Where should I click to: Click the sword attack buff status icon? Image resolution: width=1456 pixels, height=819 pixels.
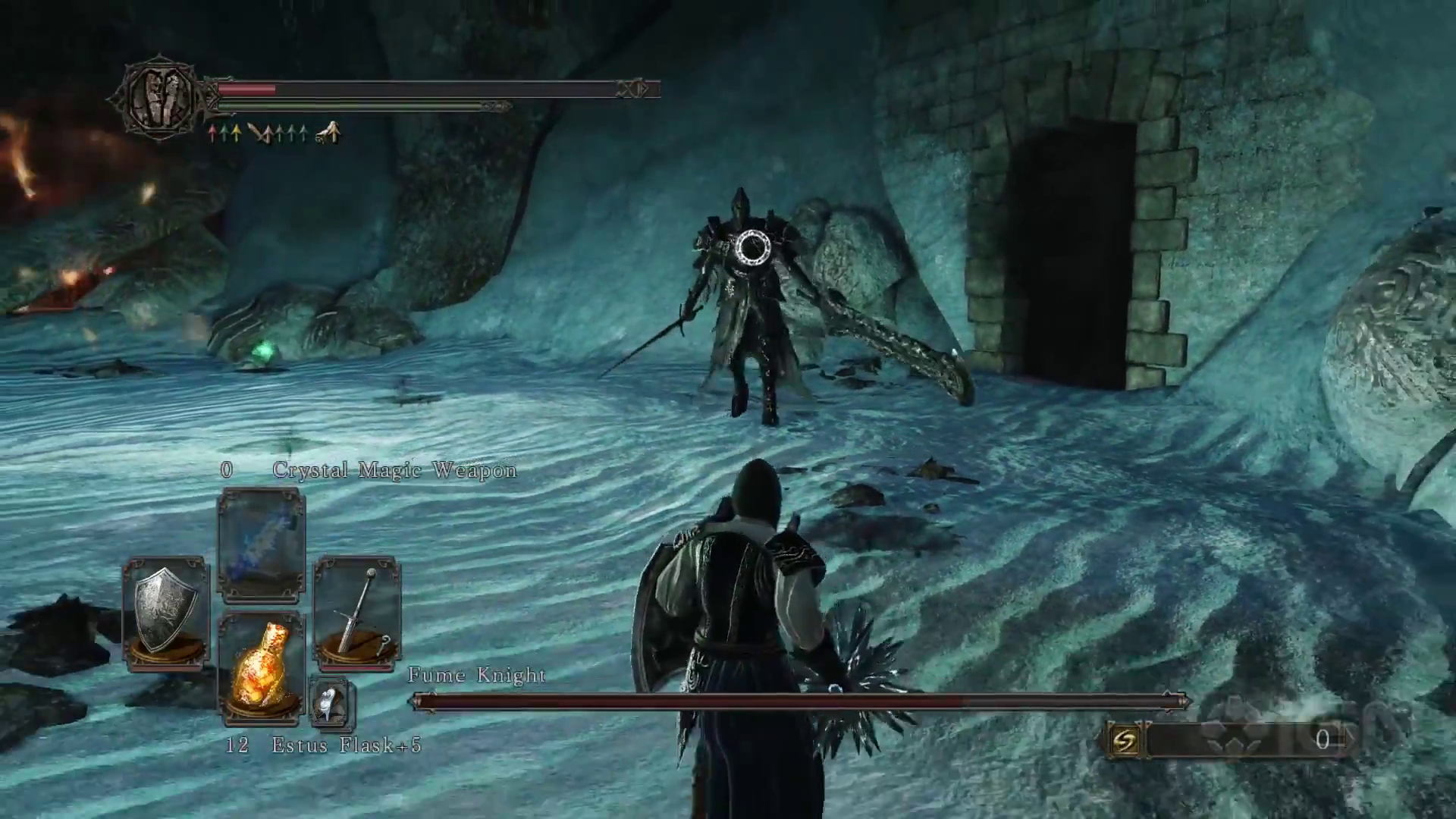tap(259, 134)
